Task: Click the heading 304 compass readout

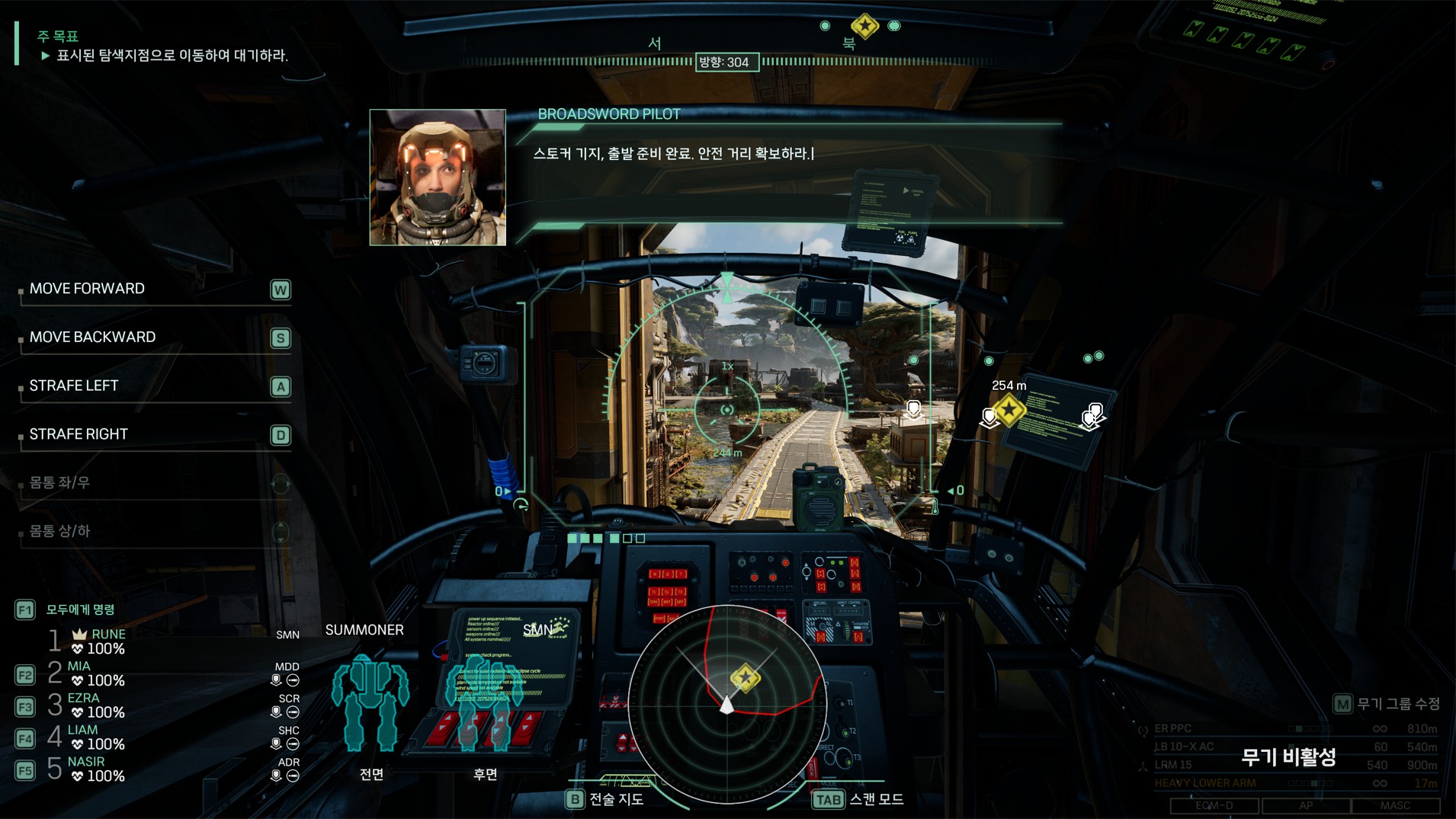Action: tap(726, 62)
